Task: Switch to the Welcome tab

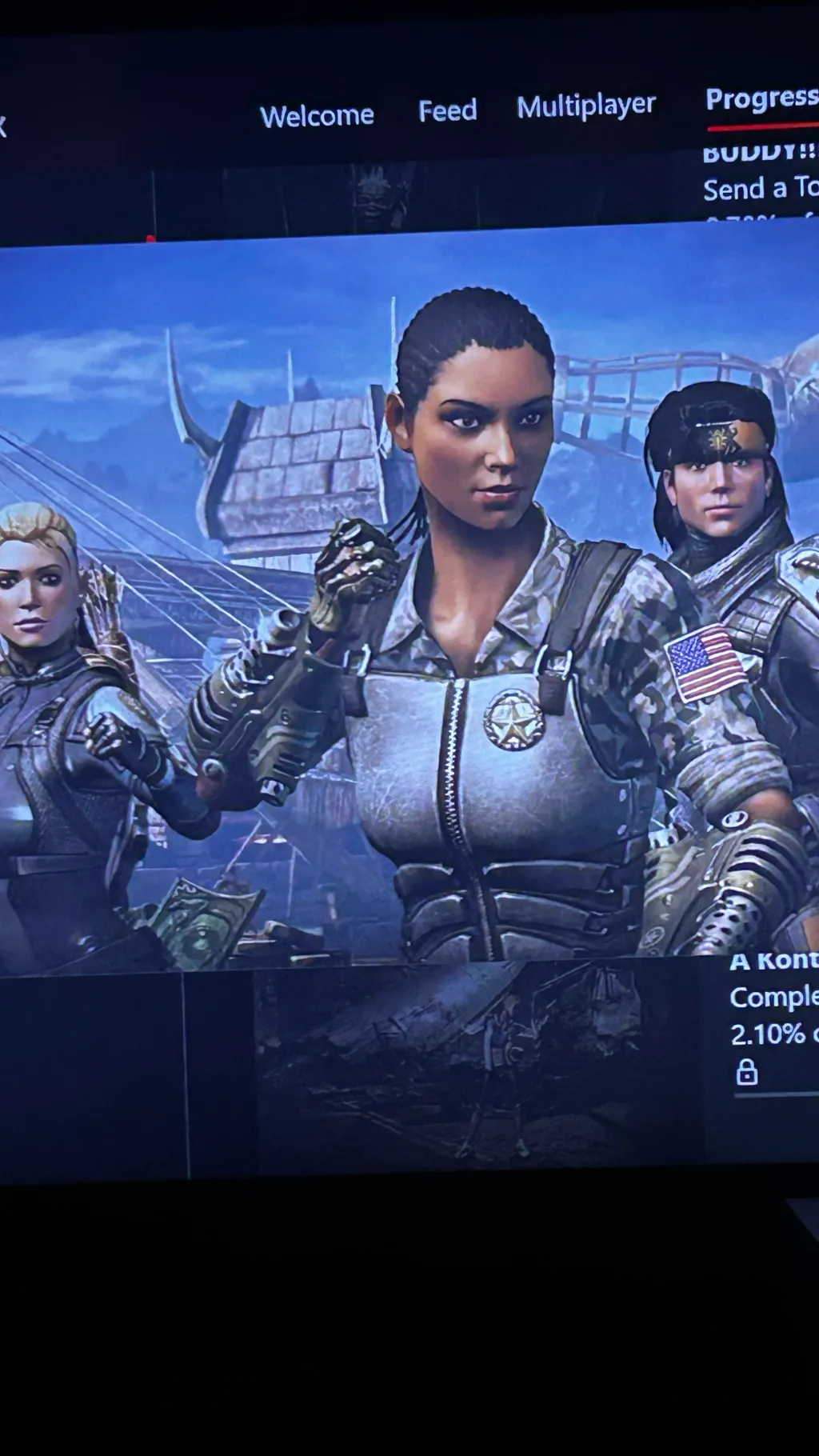Action: 317,116
